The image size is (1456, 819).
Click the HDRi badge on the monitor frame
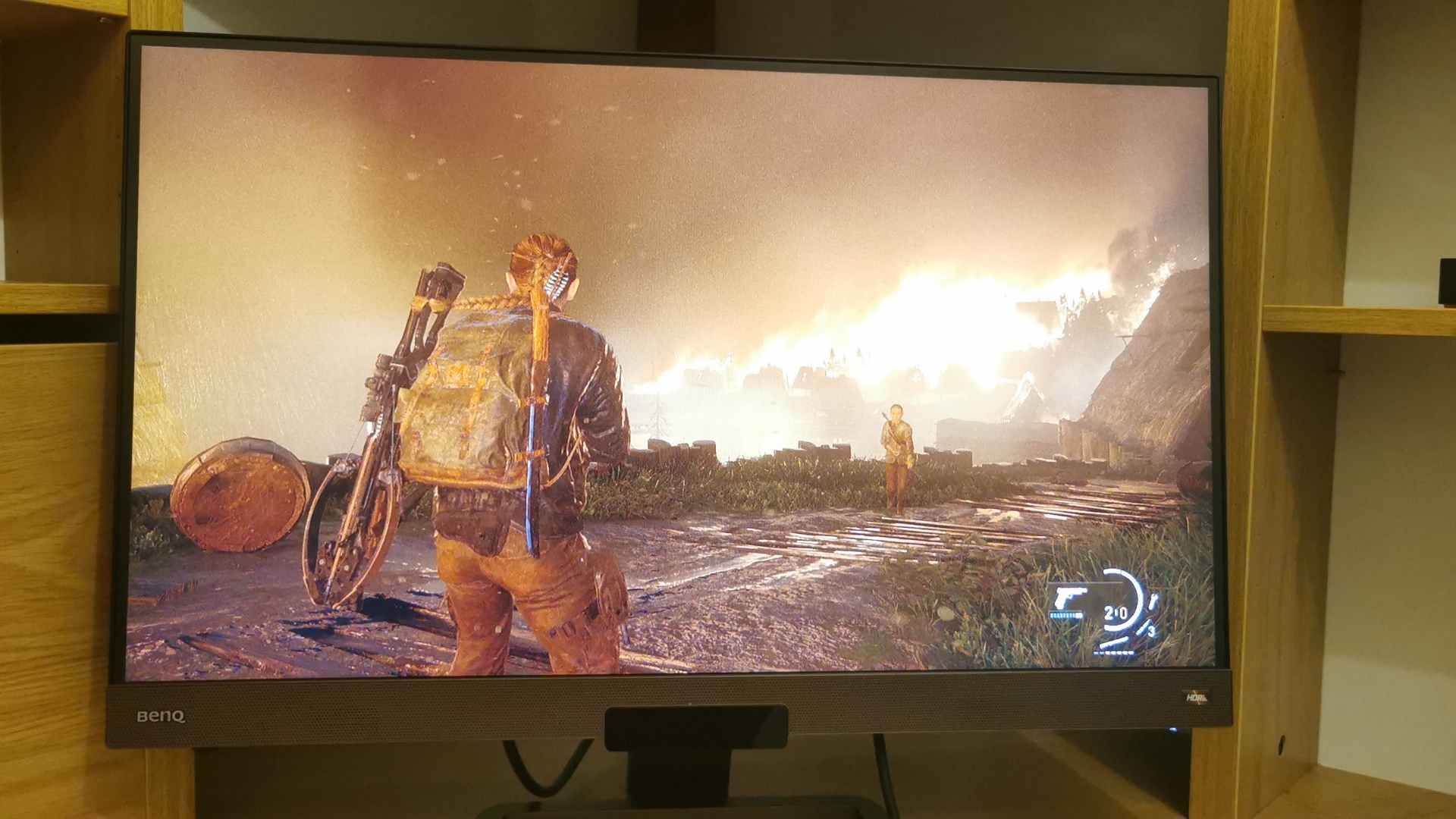(1197, 698)
